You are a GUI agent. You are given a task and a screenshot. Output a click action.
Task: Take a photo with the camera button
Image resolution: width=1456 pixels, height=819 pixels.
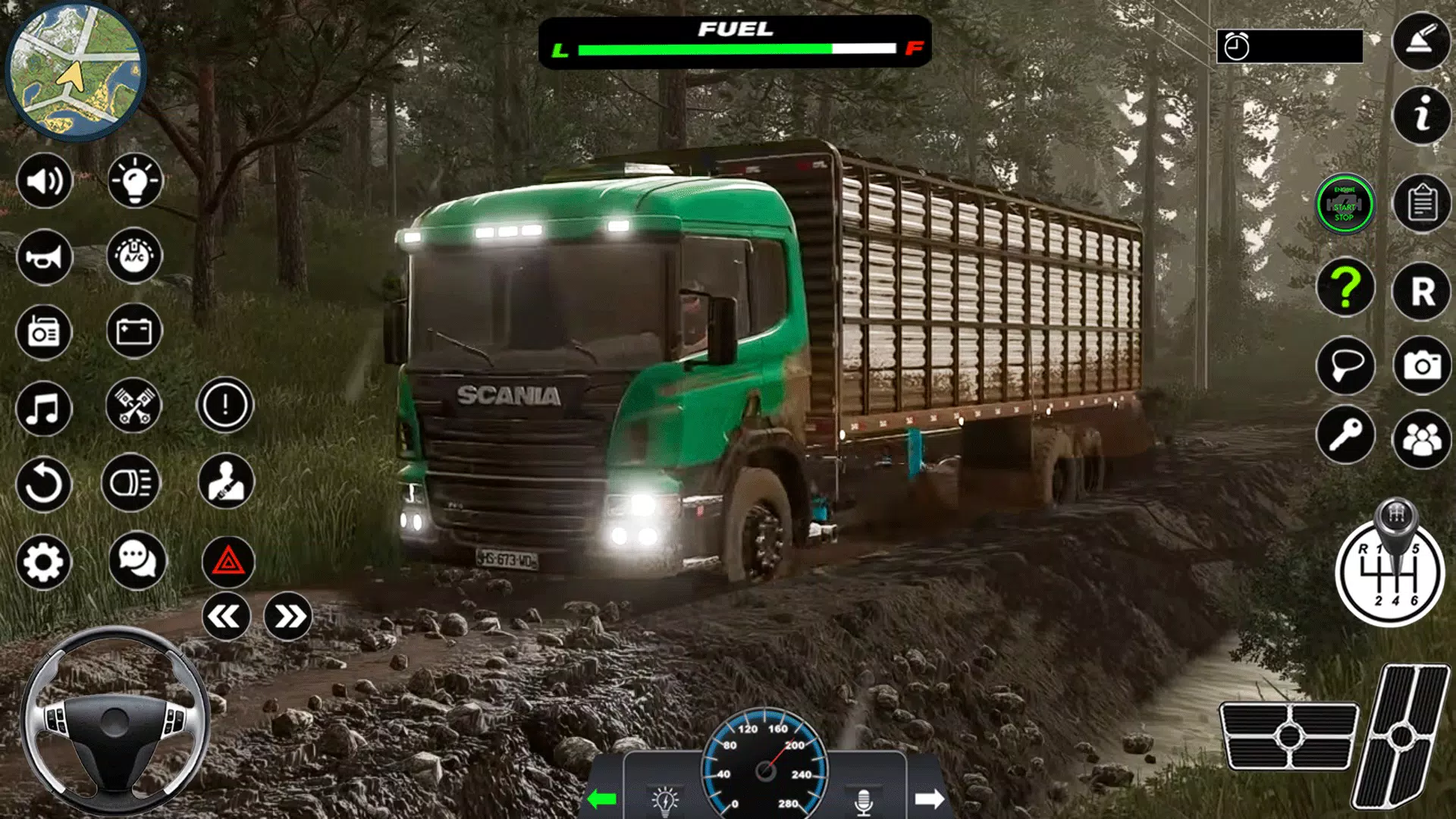coord(1422,366)
